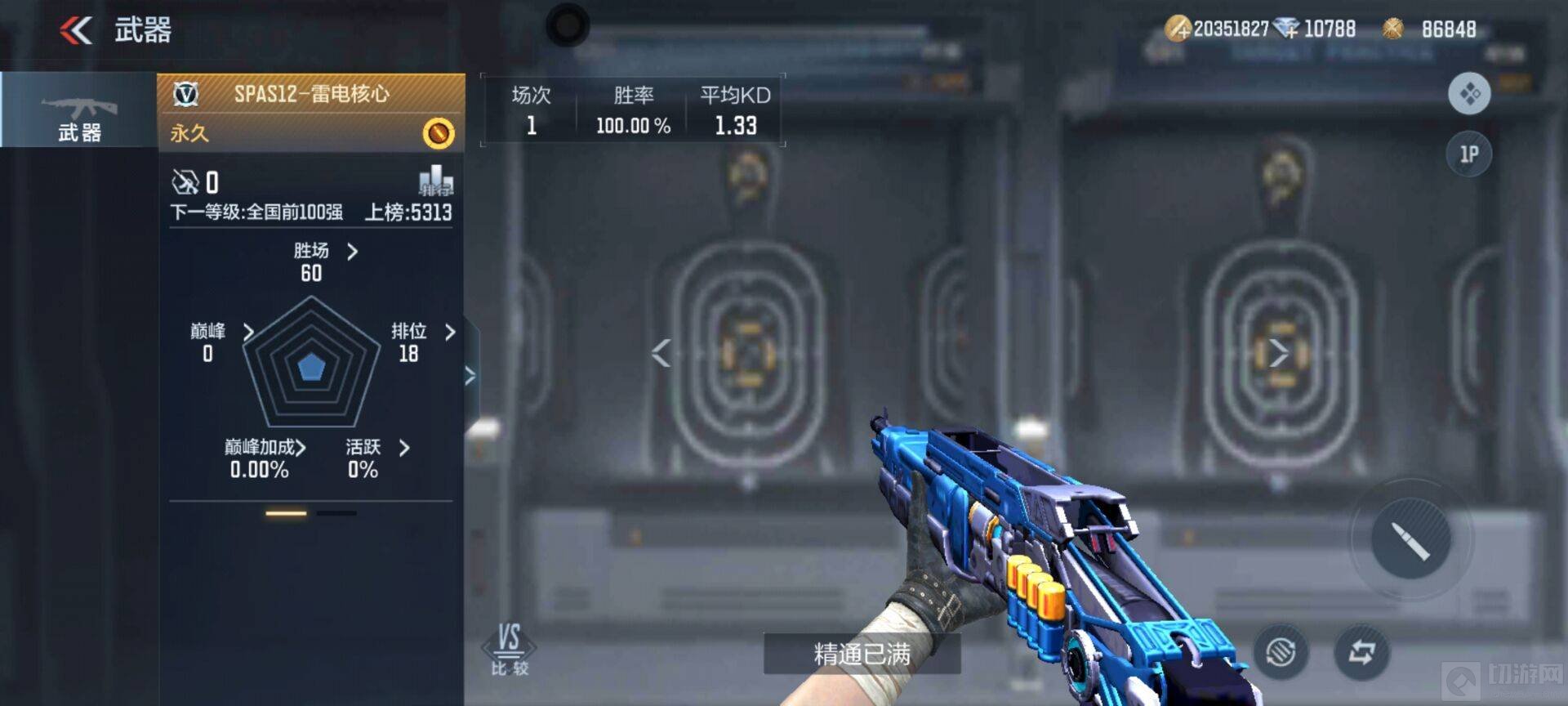The width and height of the screenshot is (1568, 706).
Task: Show the next weapon with right arrow
Action: pos(1279,353)
